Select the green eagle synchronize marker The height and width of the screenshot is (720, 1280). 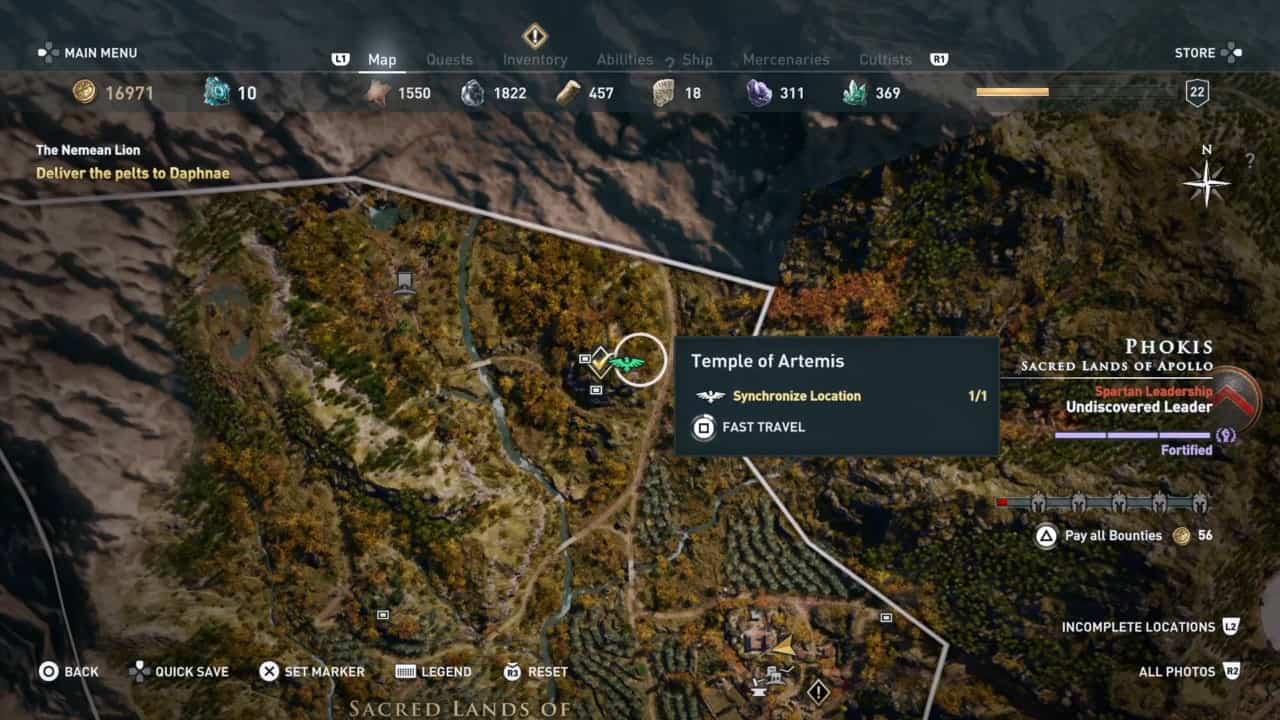(630, 362)
